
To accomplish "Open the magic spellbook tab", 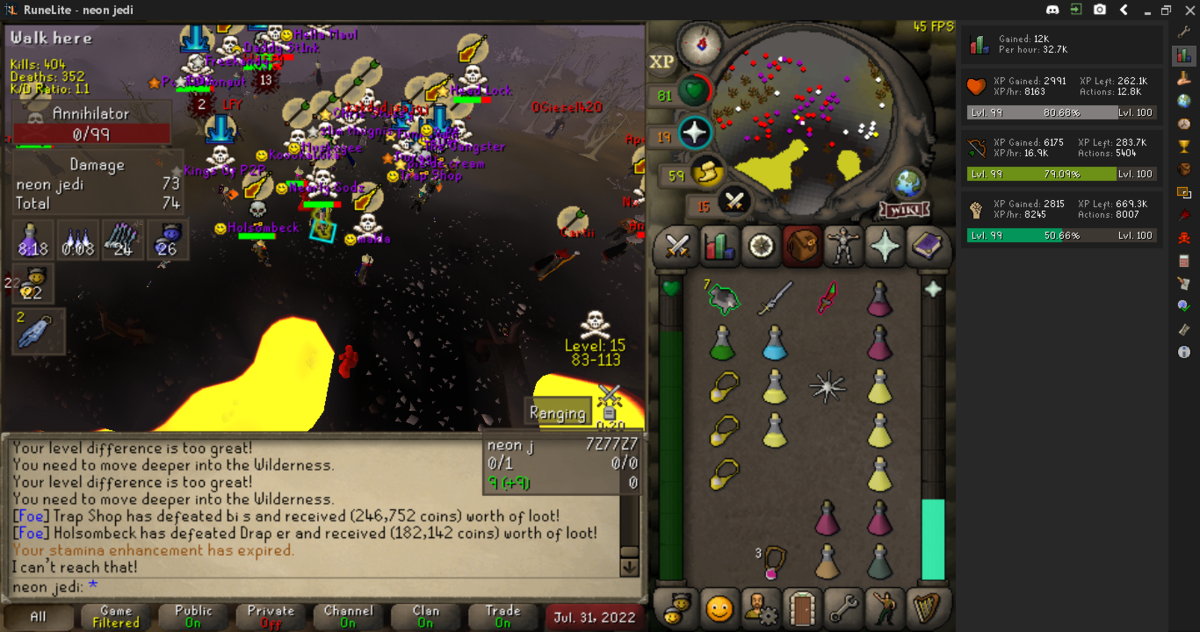I will pos(926,246).
